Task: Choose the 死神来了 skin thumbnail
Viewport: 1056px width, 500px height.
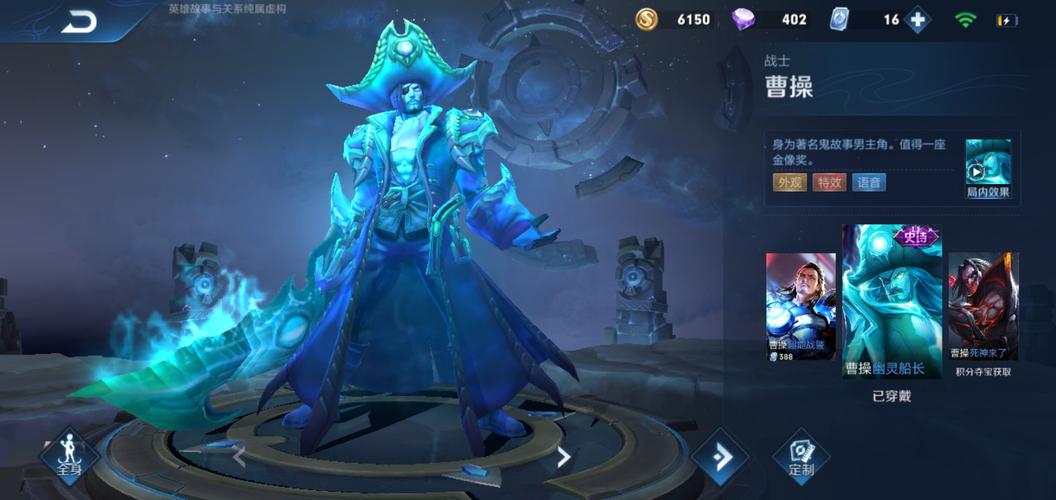Action: pos(983,305)
